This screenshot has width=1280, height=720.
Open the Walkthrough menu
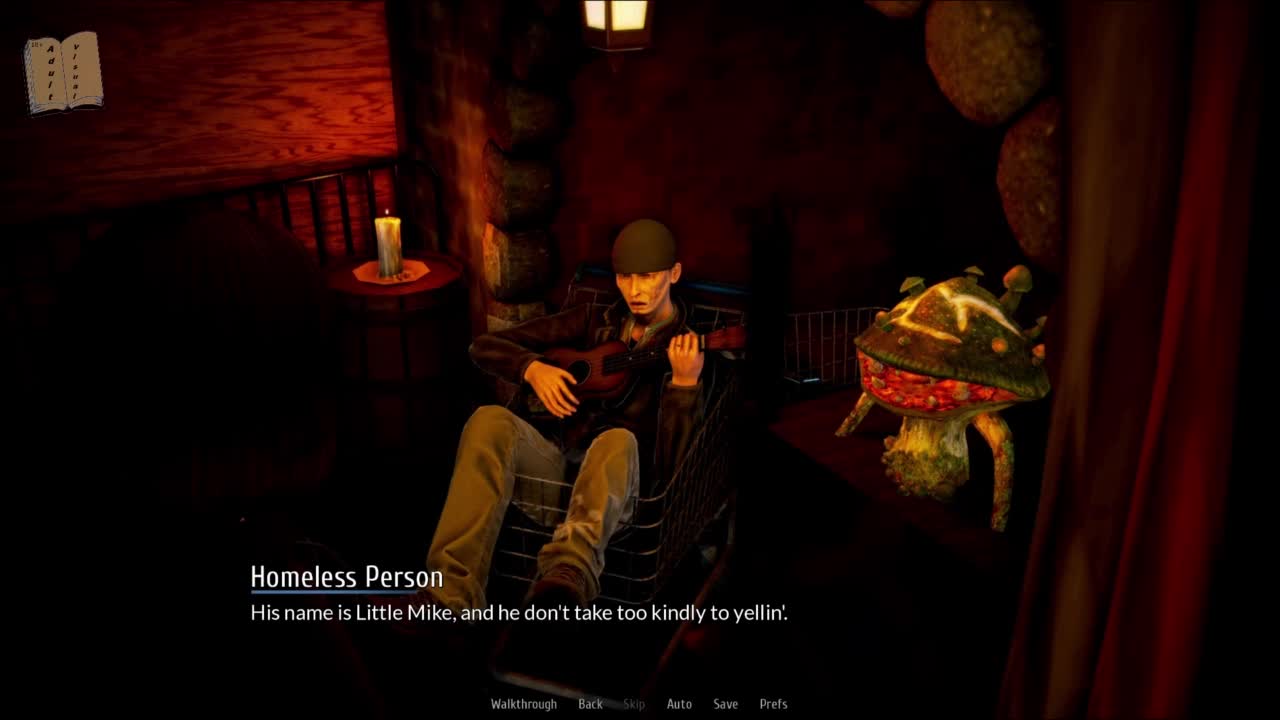click(523, 704)
